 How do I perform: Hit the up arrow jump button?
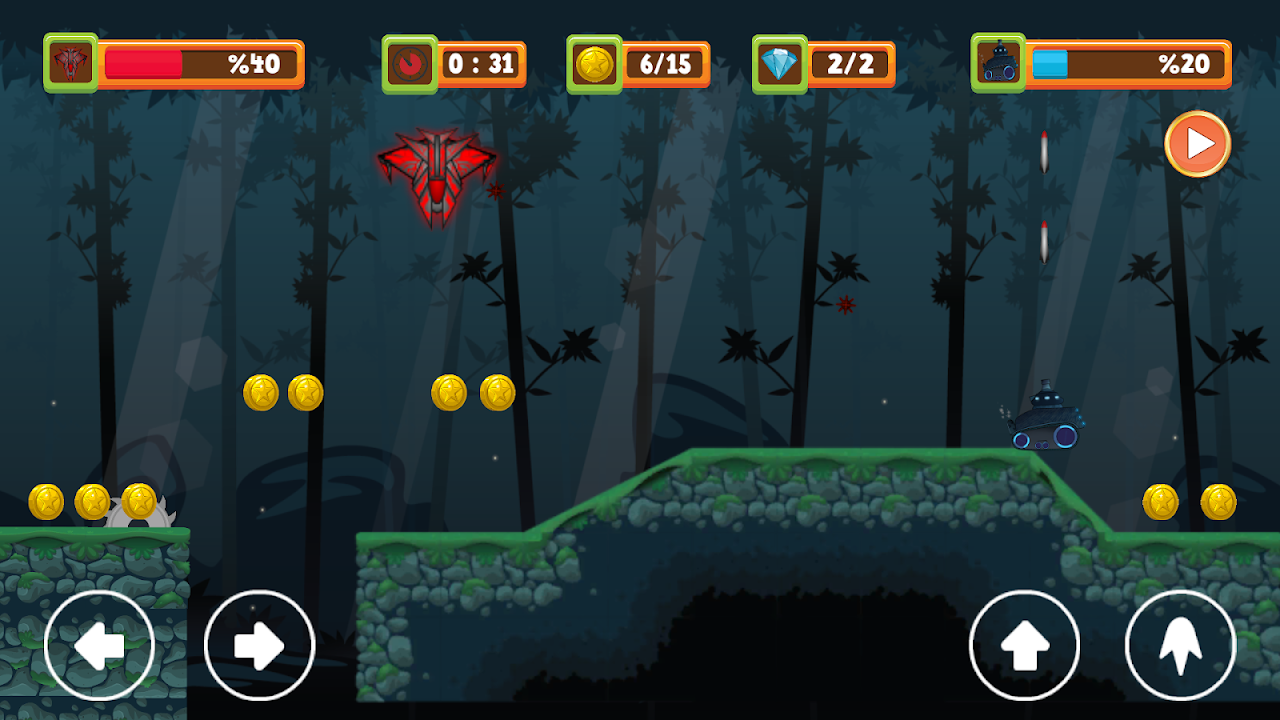pyautogui.click(x=1024, y=646)
